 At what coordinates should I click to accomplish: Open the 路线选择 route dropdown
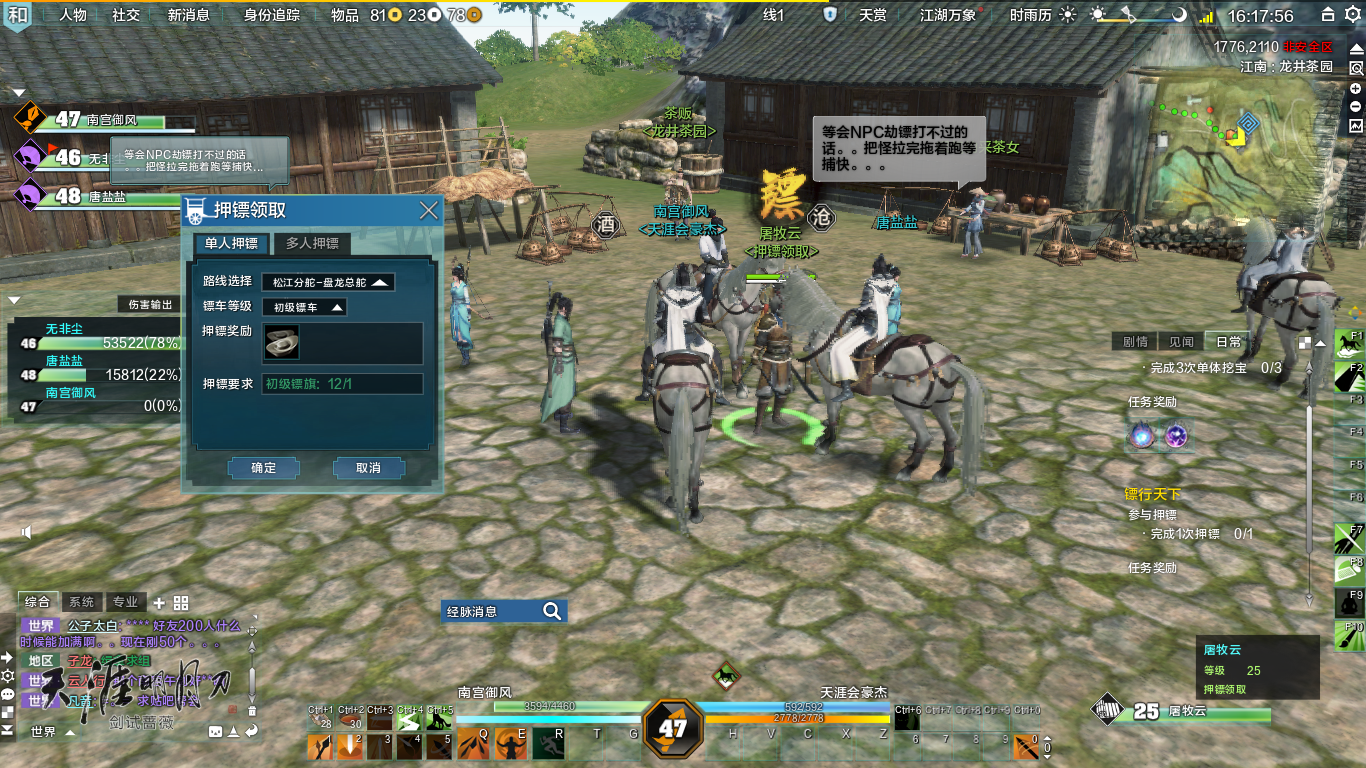pos(328,282)
